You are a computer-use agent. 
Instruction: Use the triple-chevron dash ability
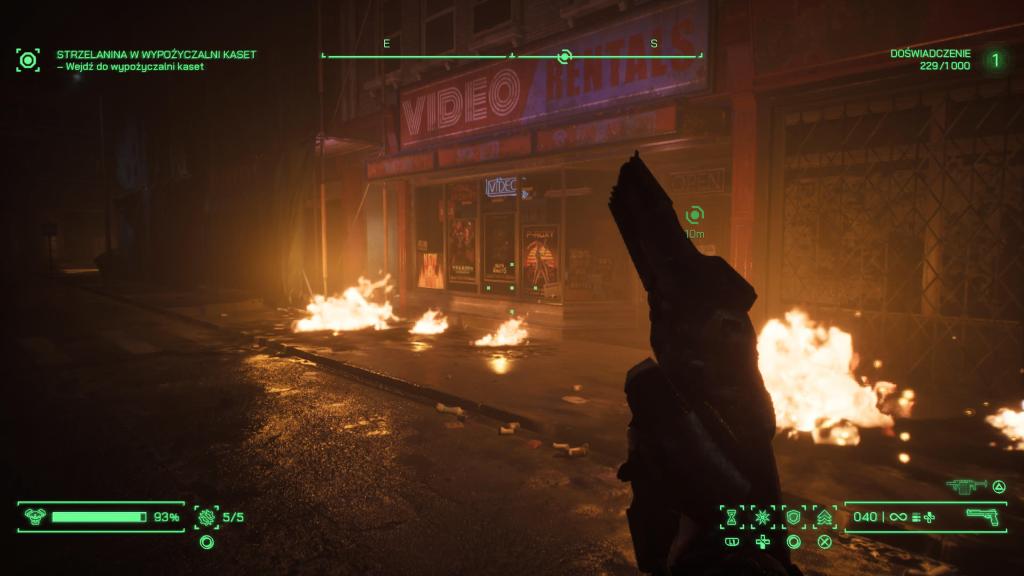tap(825, 517)
